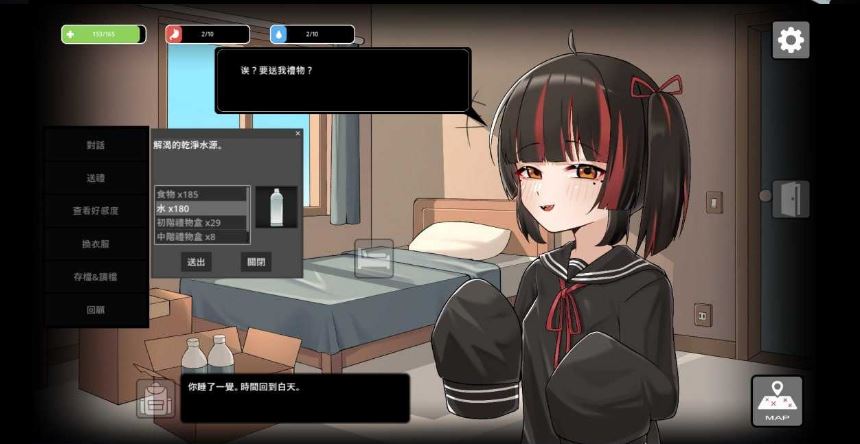Click the 送出 (send) button

[x=196, y=262]
